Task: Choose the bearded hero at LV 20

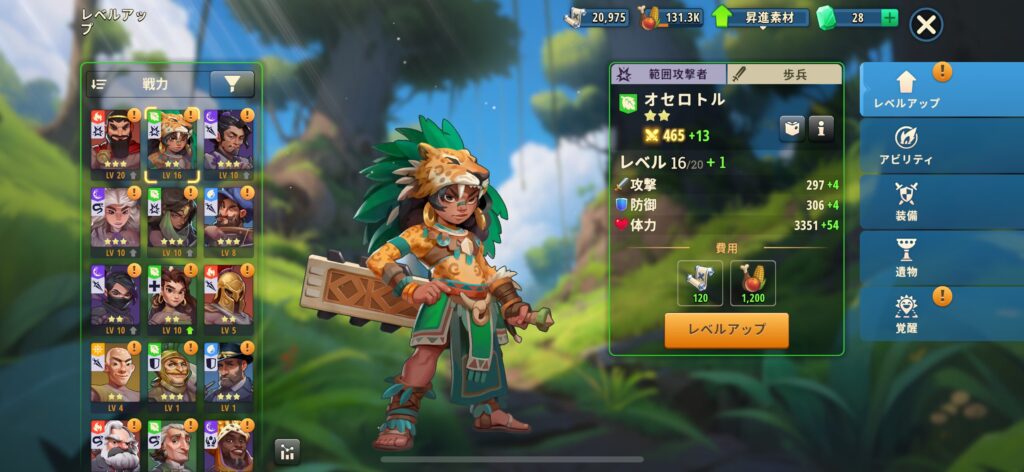Action: (115, 143)
